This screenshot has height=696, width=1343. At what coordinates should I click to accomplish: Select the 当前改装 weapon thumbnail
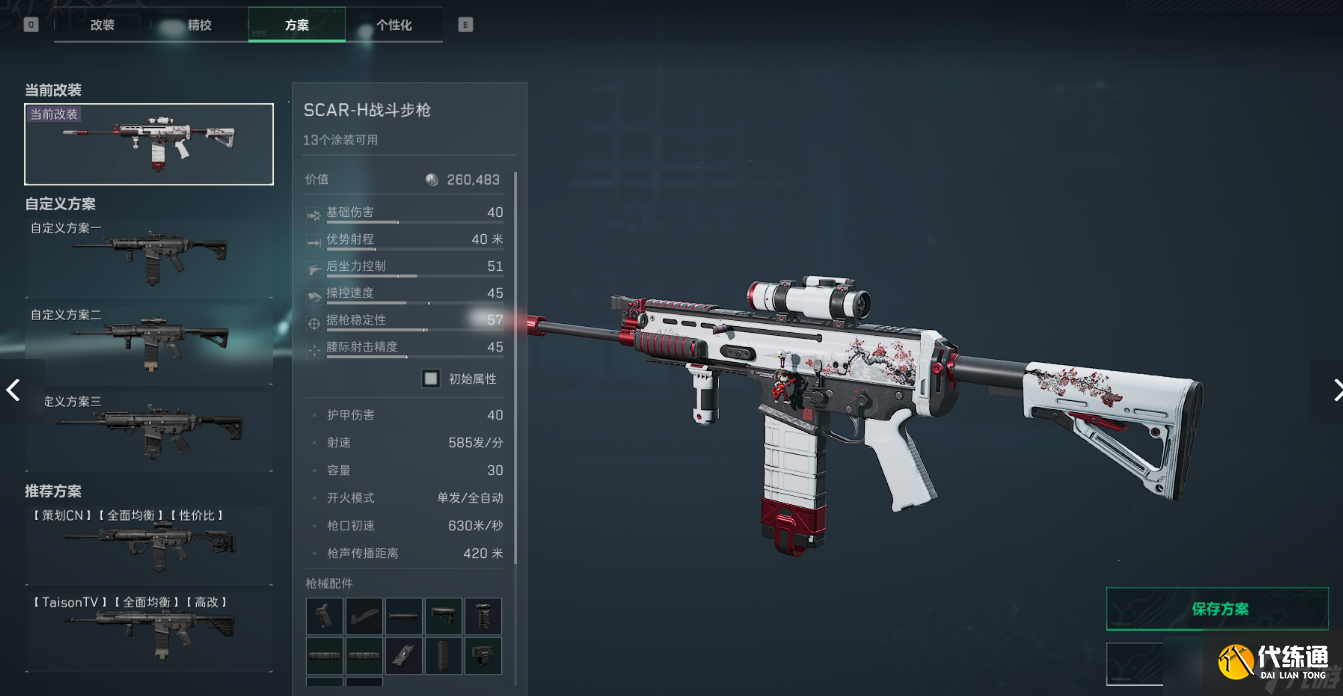(149, 144)
